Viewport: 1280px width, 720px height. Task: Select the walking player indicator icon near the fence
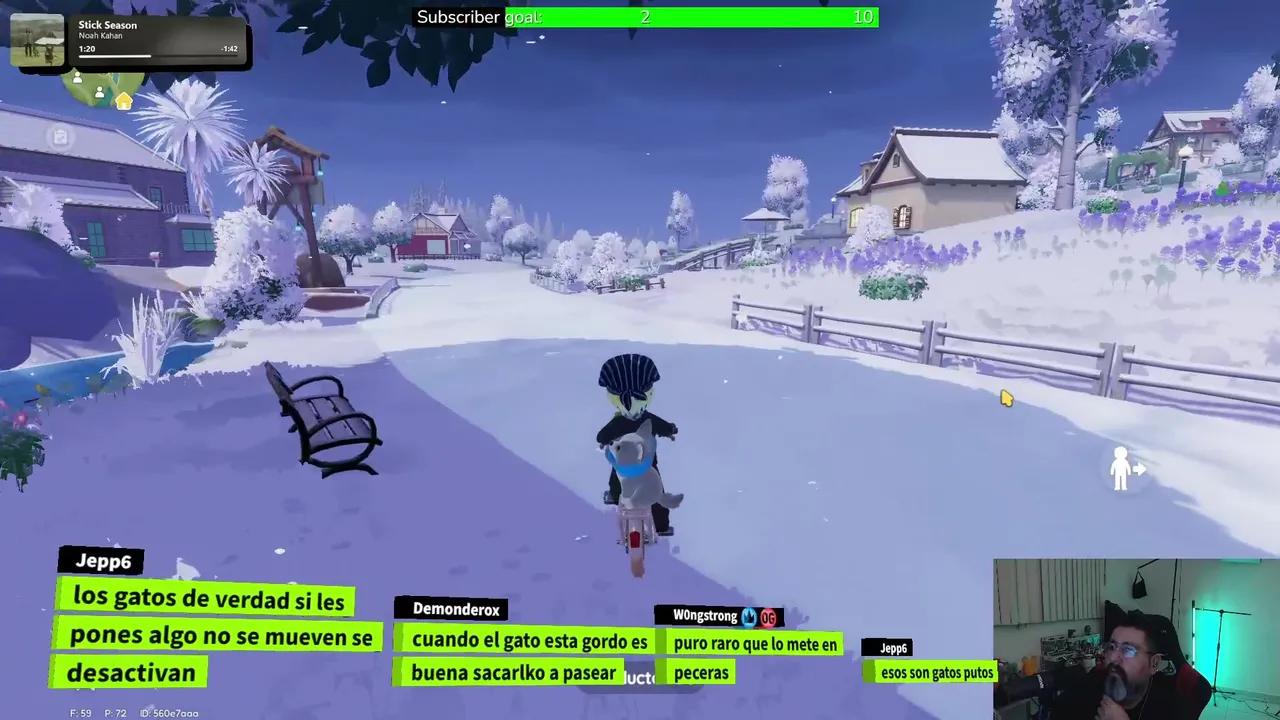point(1124,468)
